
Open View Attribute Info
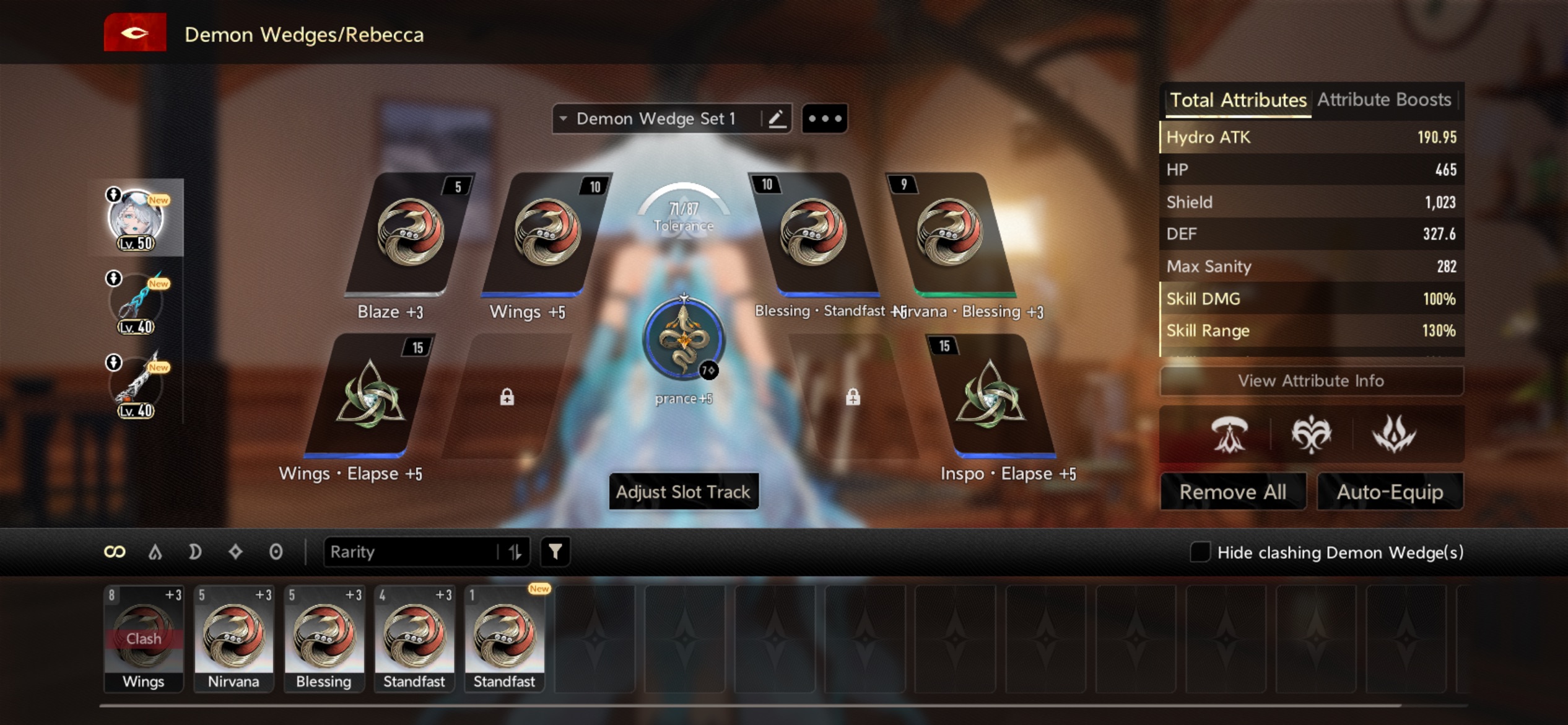point(1310,380)
